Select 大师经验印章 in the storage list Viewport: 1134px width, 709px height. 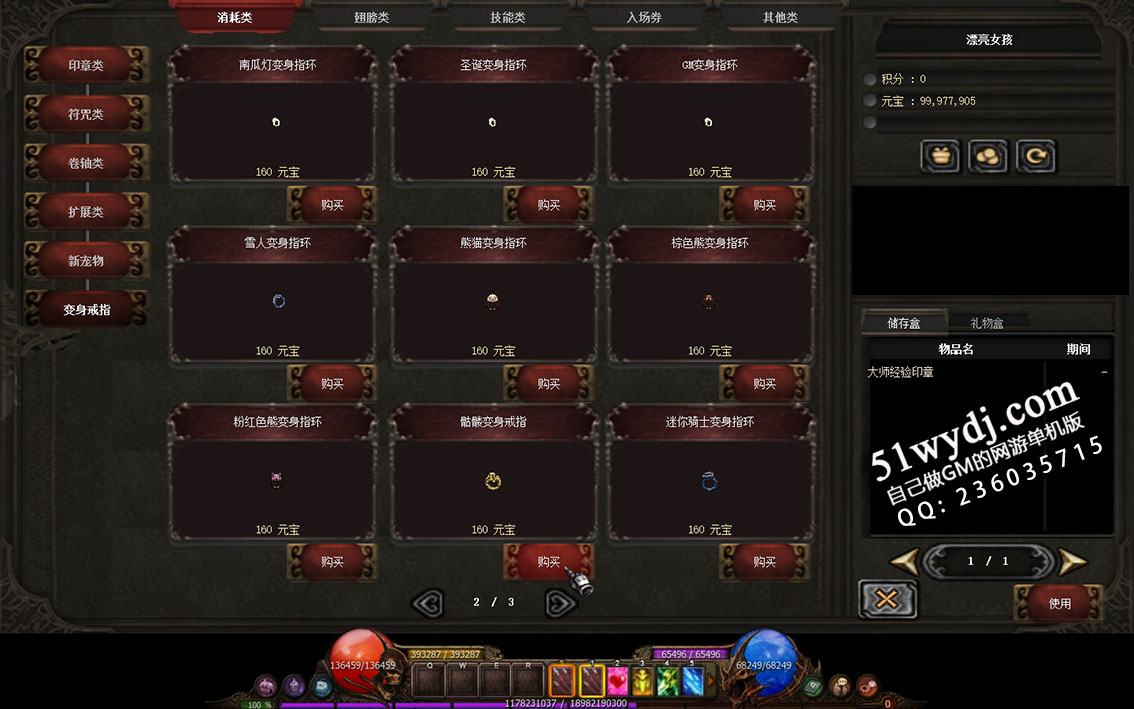click(900, 372)
